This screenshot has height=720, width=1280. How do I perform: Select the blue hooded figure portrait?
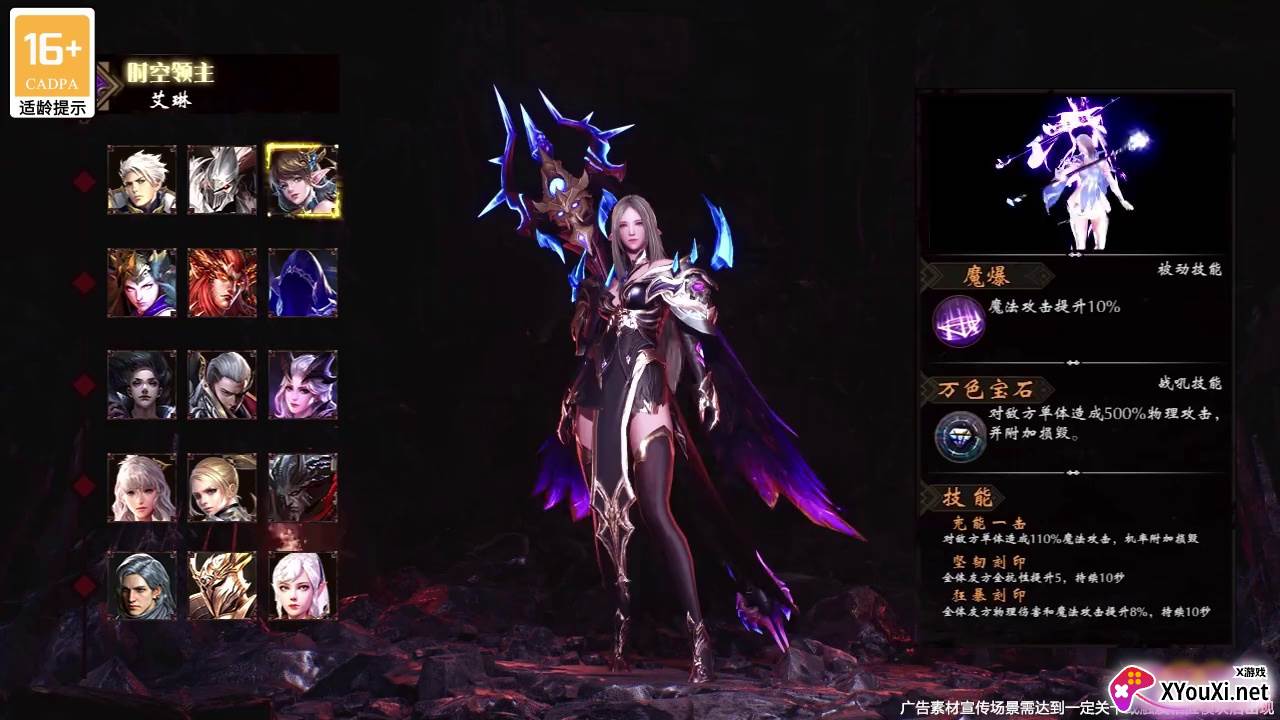click(x=302, y=283)
